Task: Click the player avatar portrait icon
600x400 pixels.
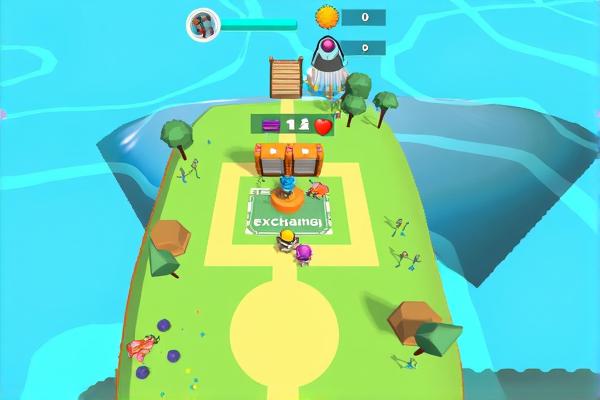Action: (x=202, y=24)
